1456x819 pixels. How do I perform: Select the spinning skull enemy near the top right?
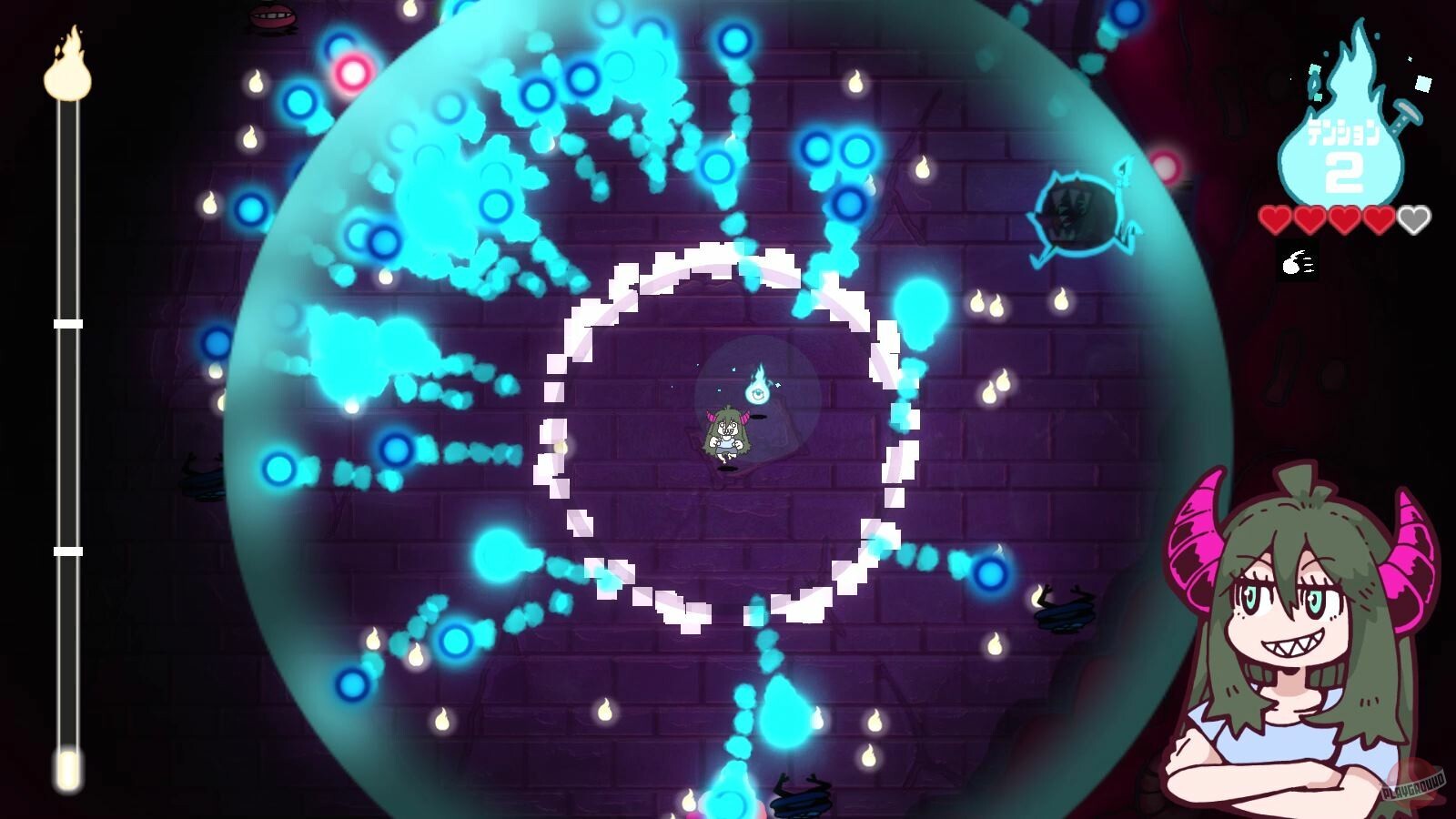(x=1078, y=214)
